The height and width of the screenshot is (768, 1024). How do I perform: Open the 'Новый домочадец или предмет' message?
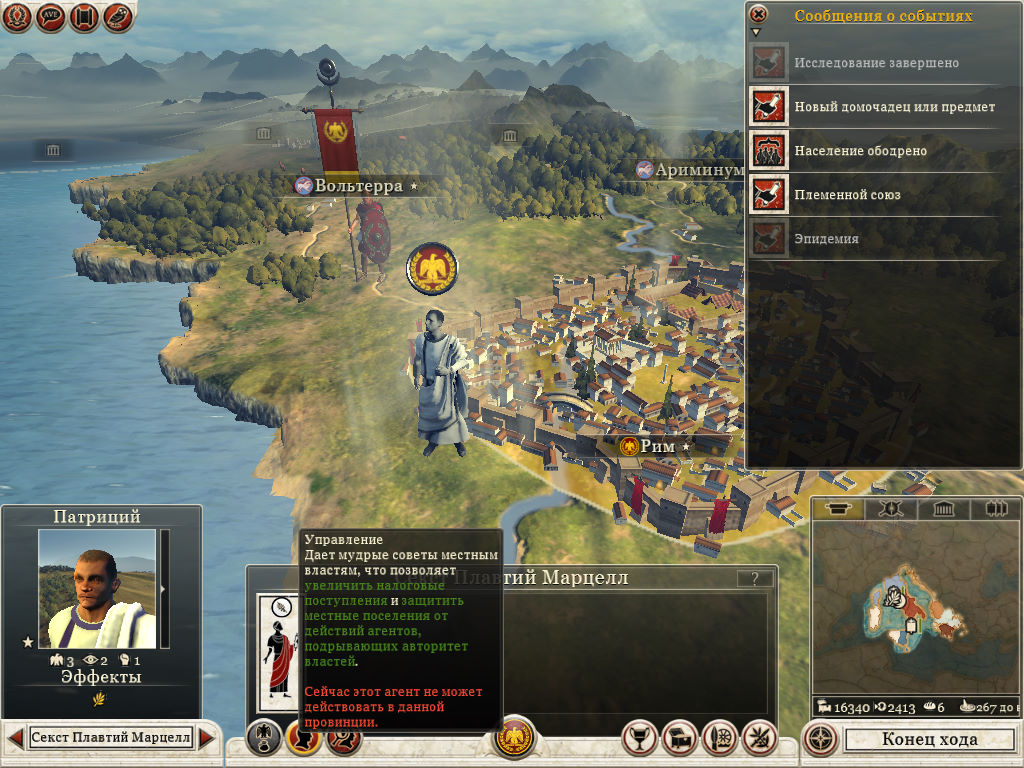(894, 107)
